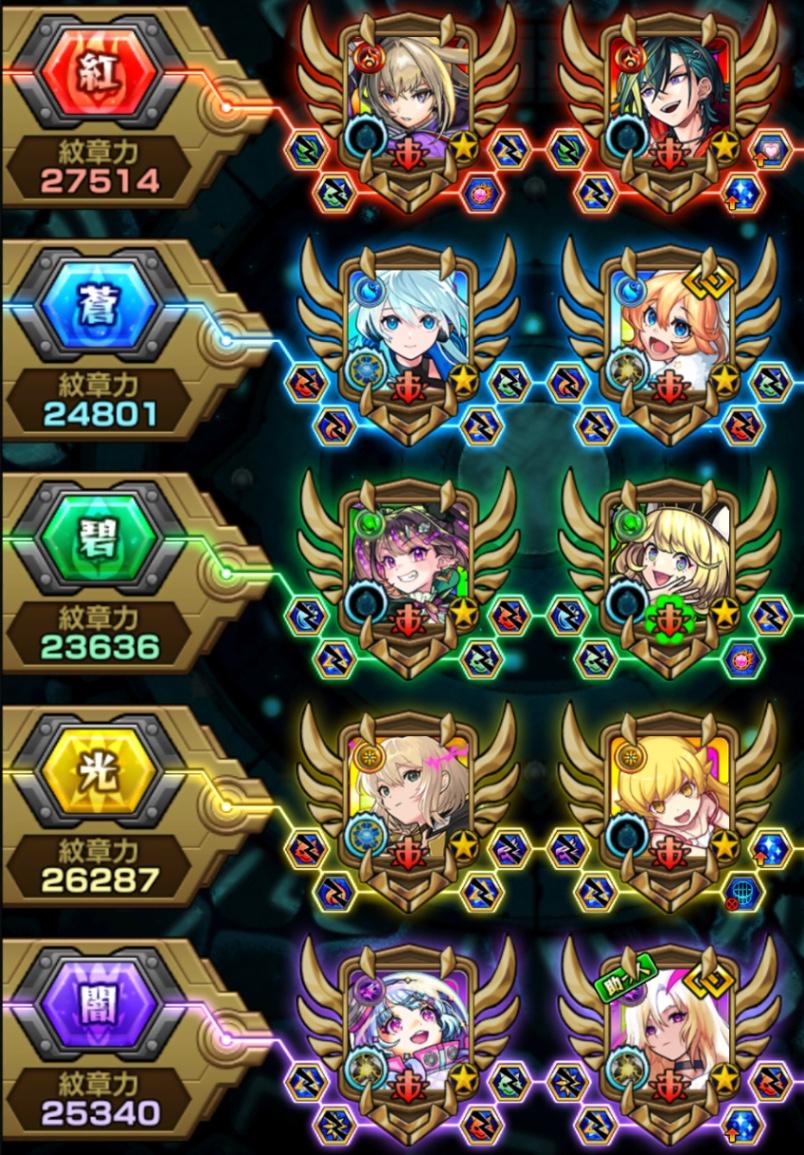804x1155 pixels.
Task: Tap the pink heart crest hexagon
Action: pos(772,150)
